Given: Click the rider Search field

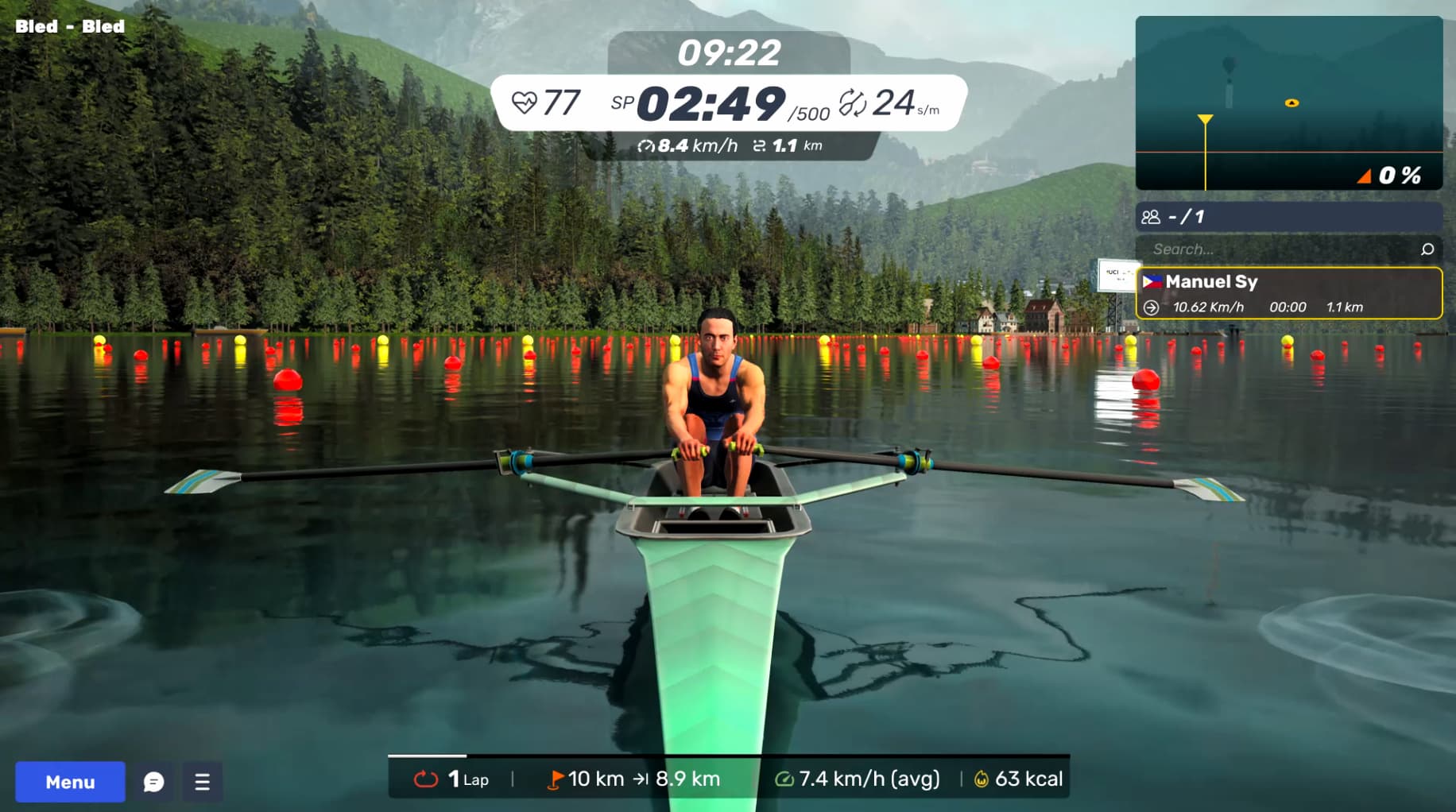Looking at the screenshot, I should 1280,249.
